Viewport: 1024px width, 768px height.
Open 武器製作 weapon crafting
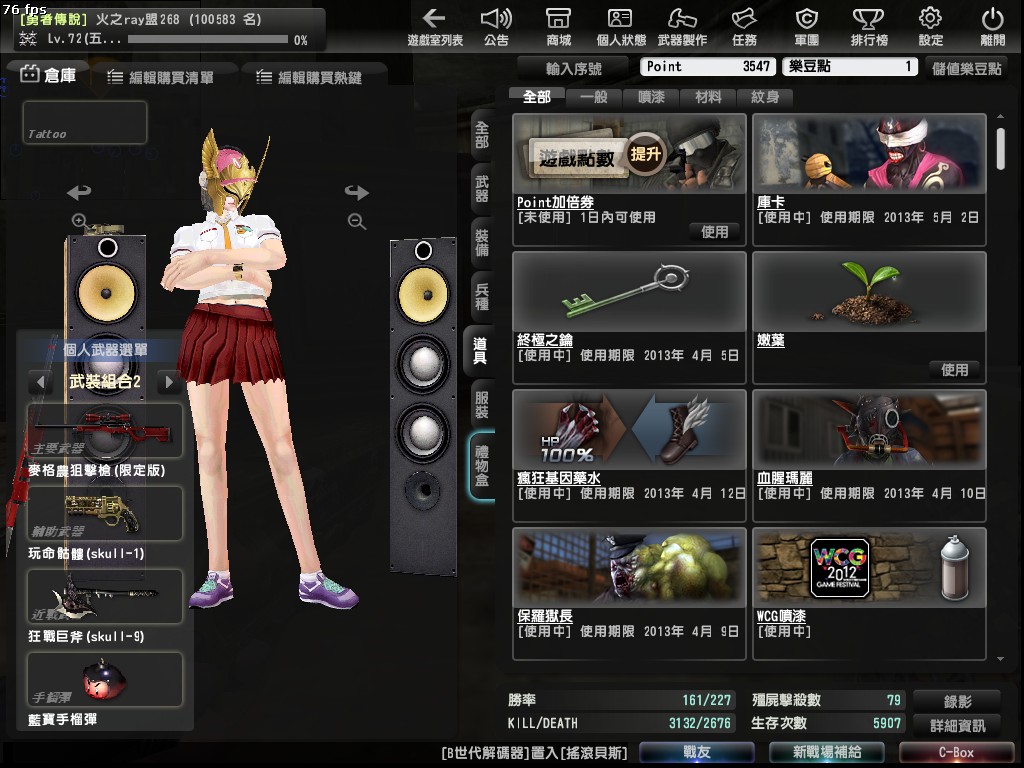[x=682, y=27]
